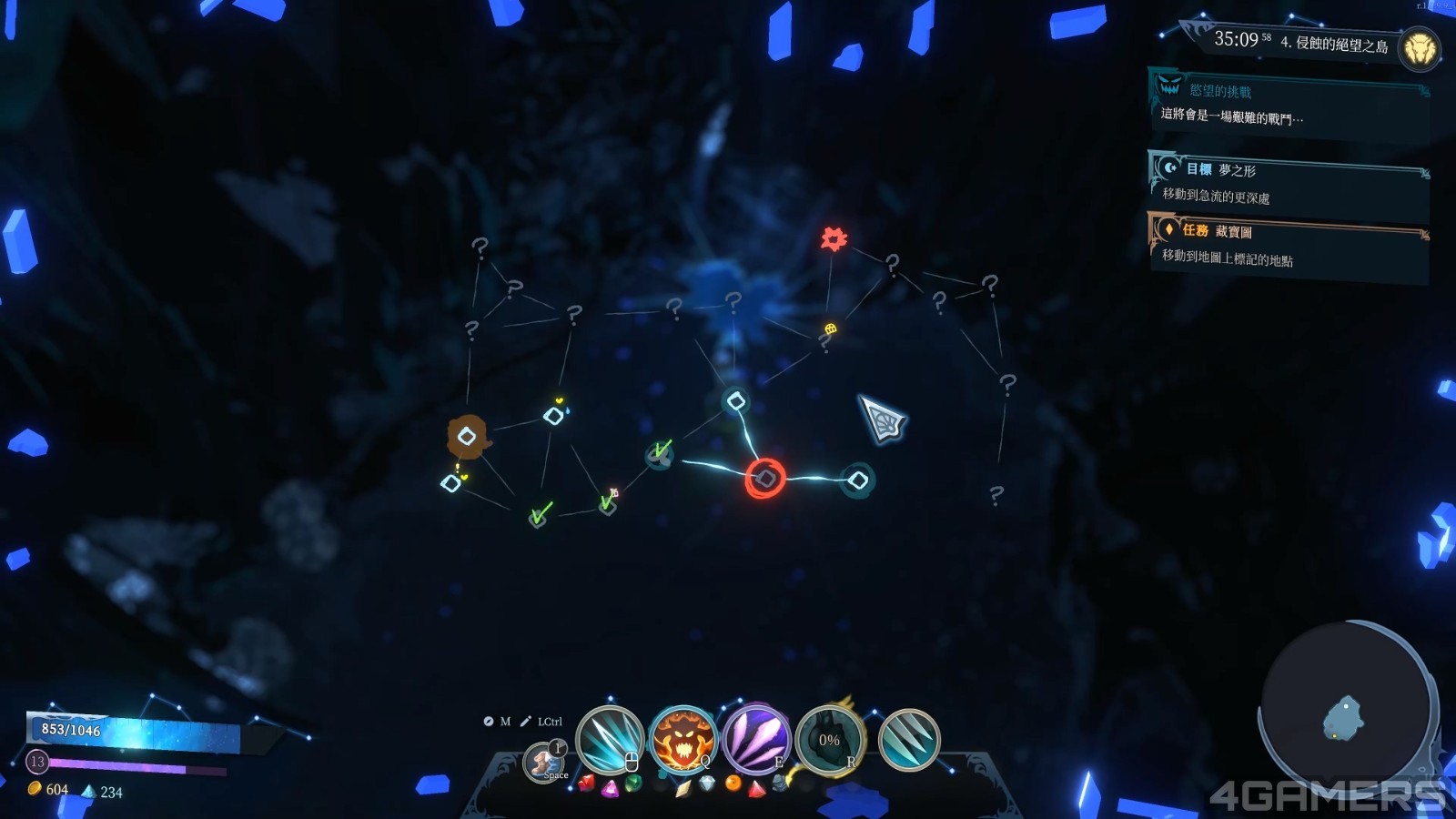Trigger the basic attack blue slash icon
Screen dimensions: 1456x819
tap(609, 740)
